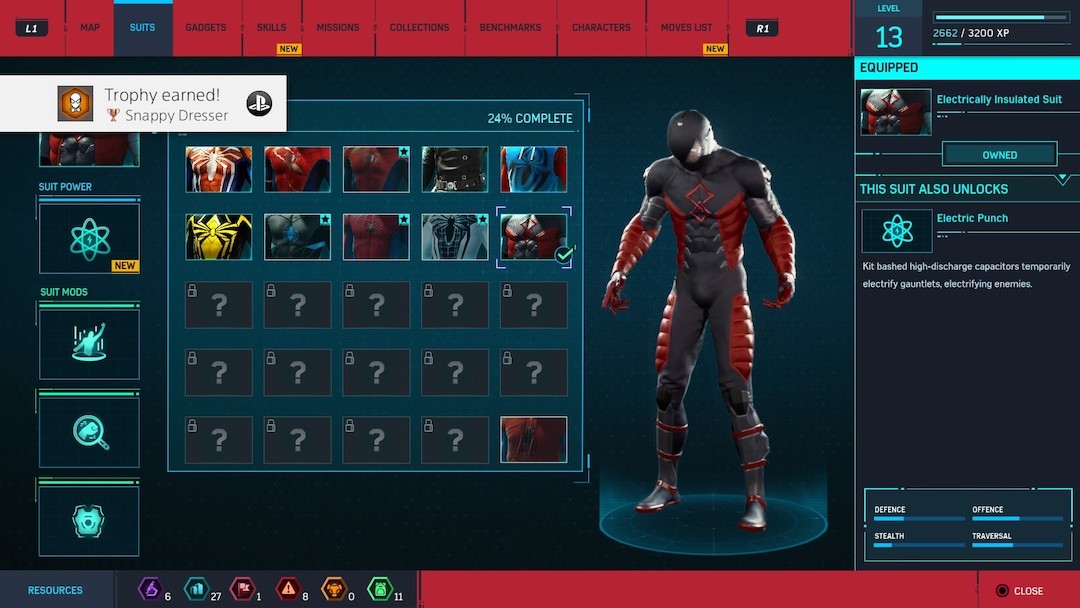Open the Gadgets tab

pos(205,27)
